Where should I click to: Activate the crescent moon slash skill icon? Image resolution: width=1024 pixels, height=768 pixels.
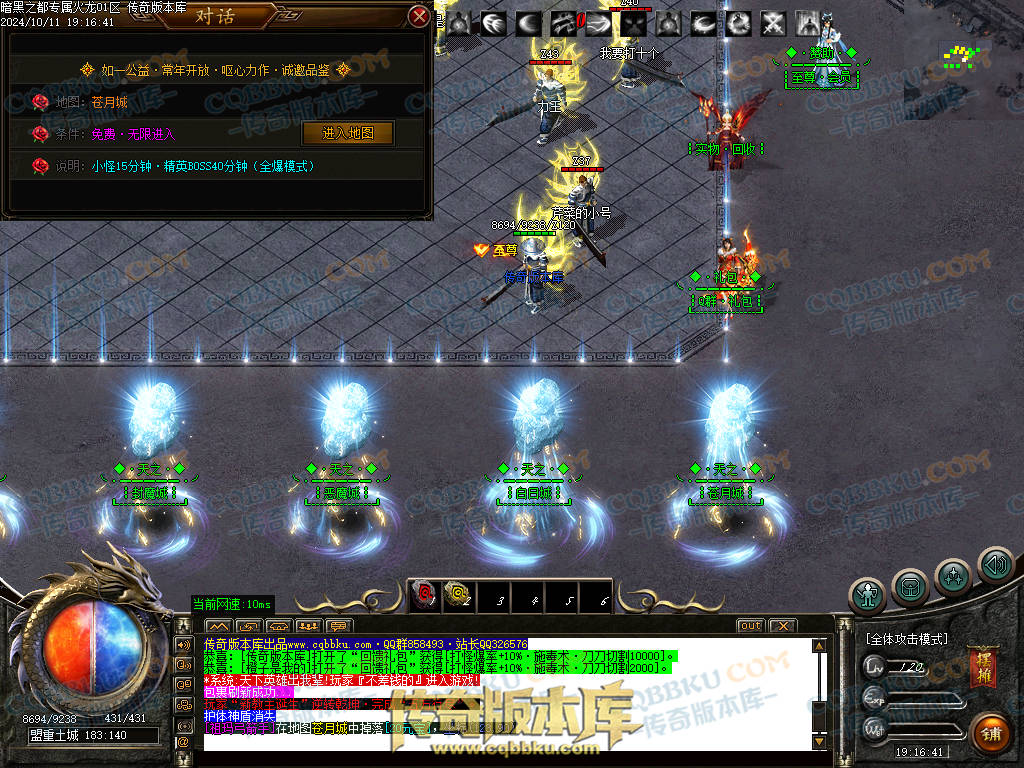coord(529,23)
